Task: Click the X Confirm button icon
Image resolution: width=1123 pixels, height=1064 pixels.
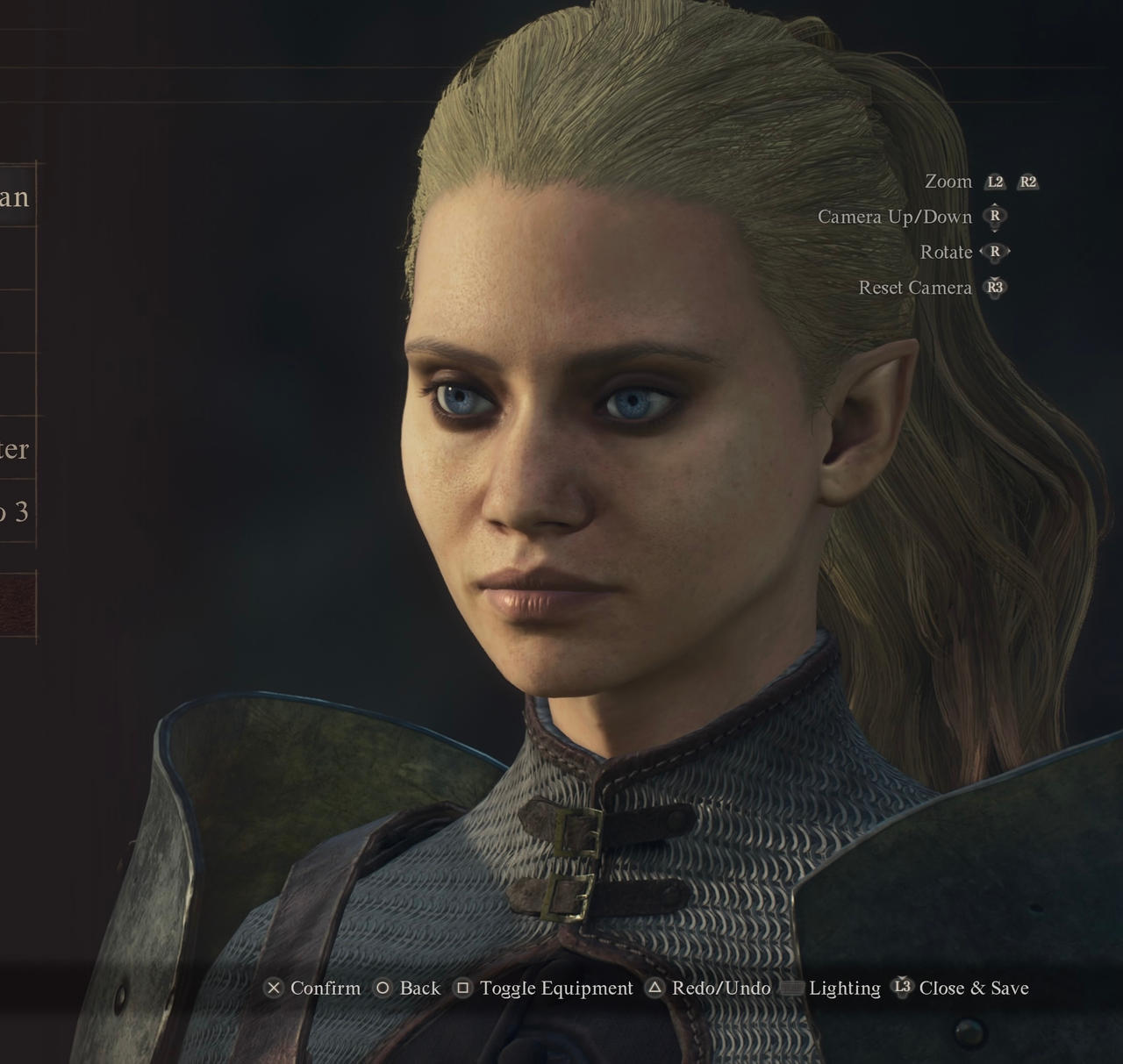Action: [x=275, y=989]
